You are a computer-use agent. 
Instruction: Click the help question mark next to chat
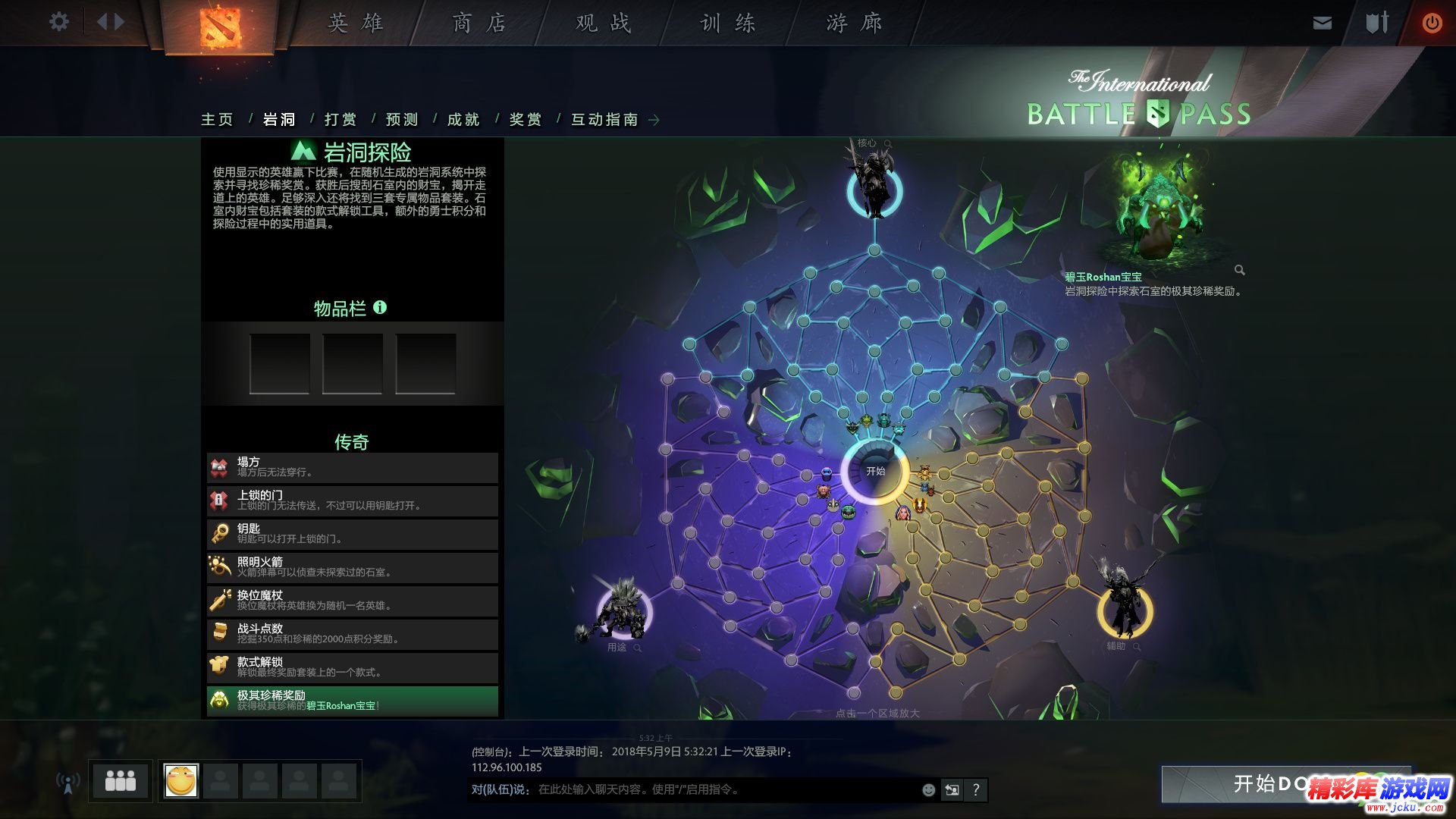point(977,790)
